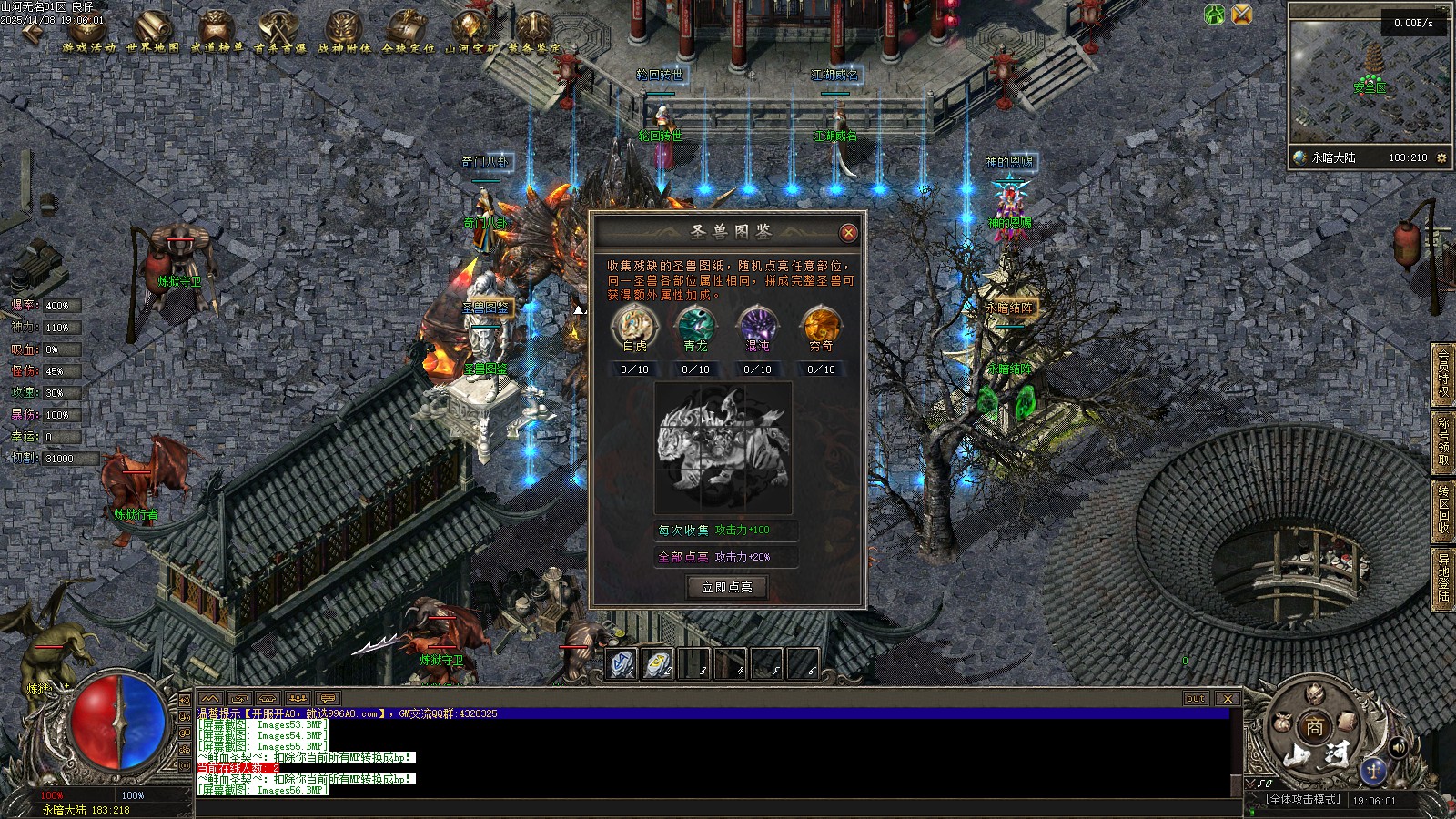Close the 圣兽图鉴 panel

click(x=848, y=233)
